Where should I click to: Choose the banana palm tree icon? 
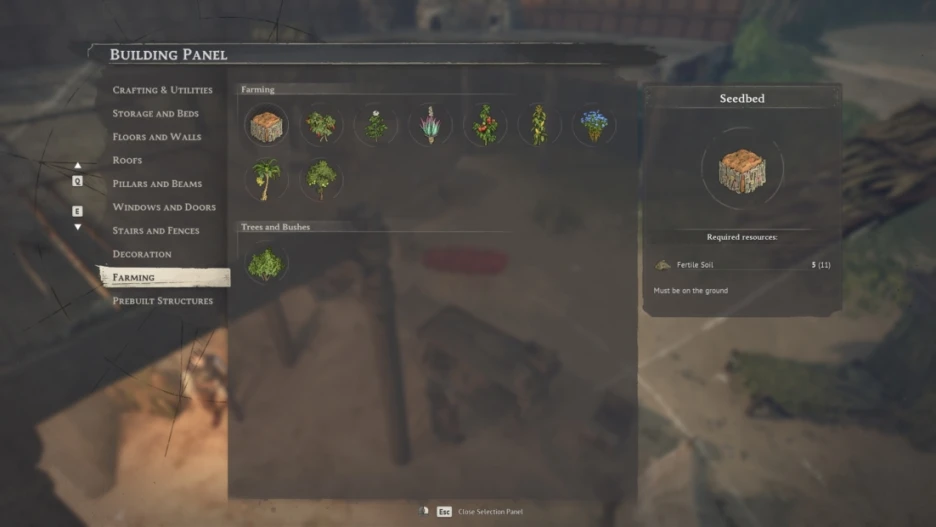[x=266, y=180]
